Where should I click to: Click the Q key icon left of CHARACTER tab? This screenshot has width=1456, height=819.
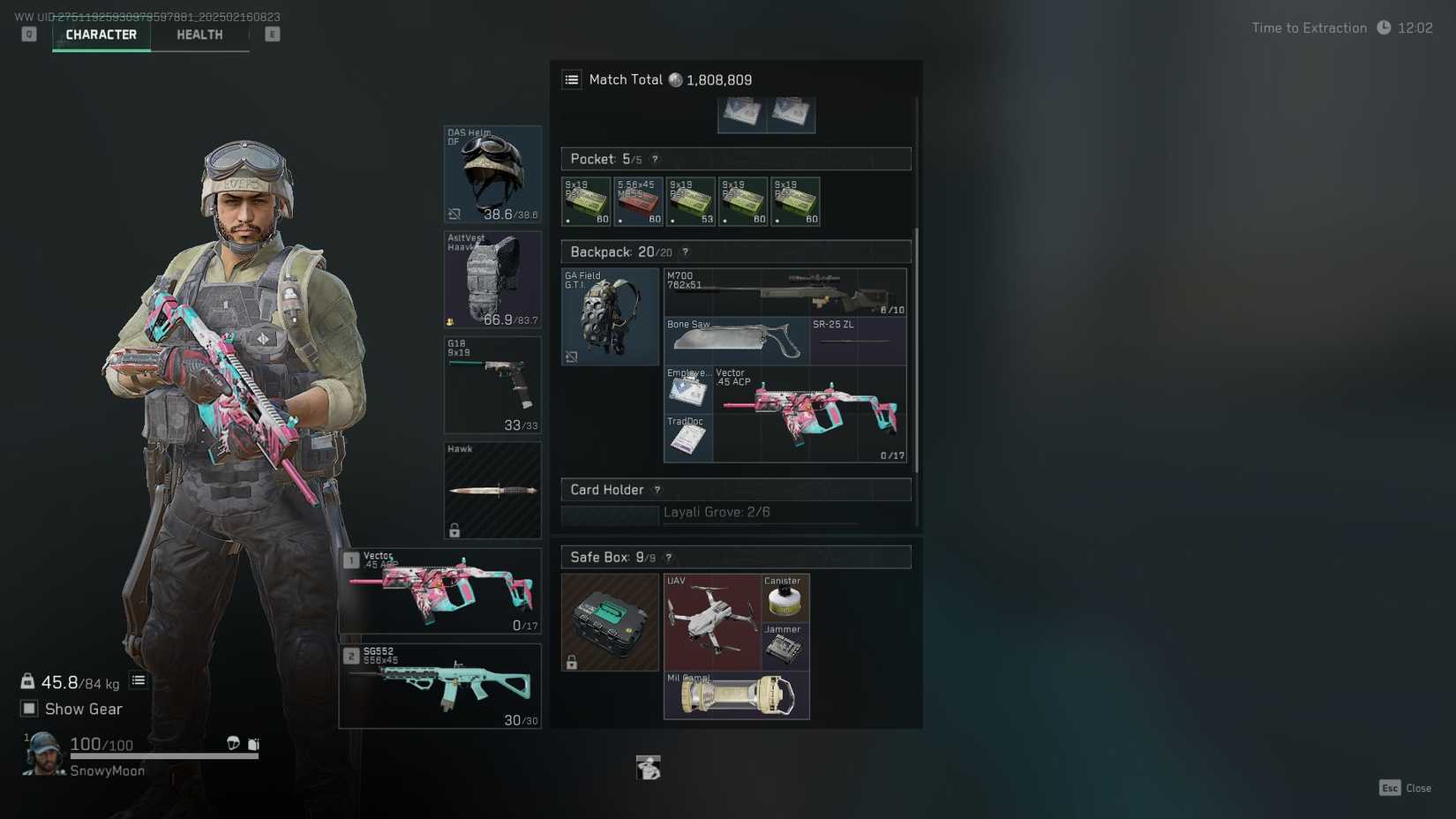29,34
